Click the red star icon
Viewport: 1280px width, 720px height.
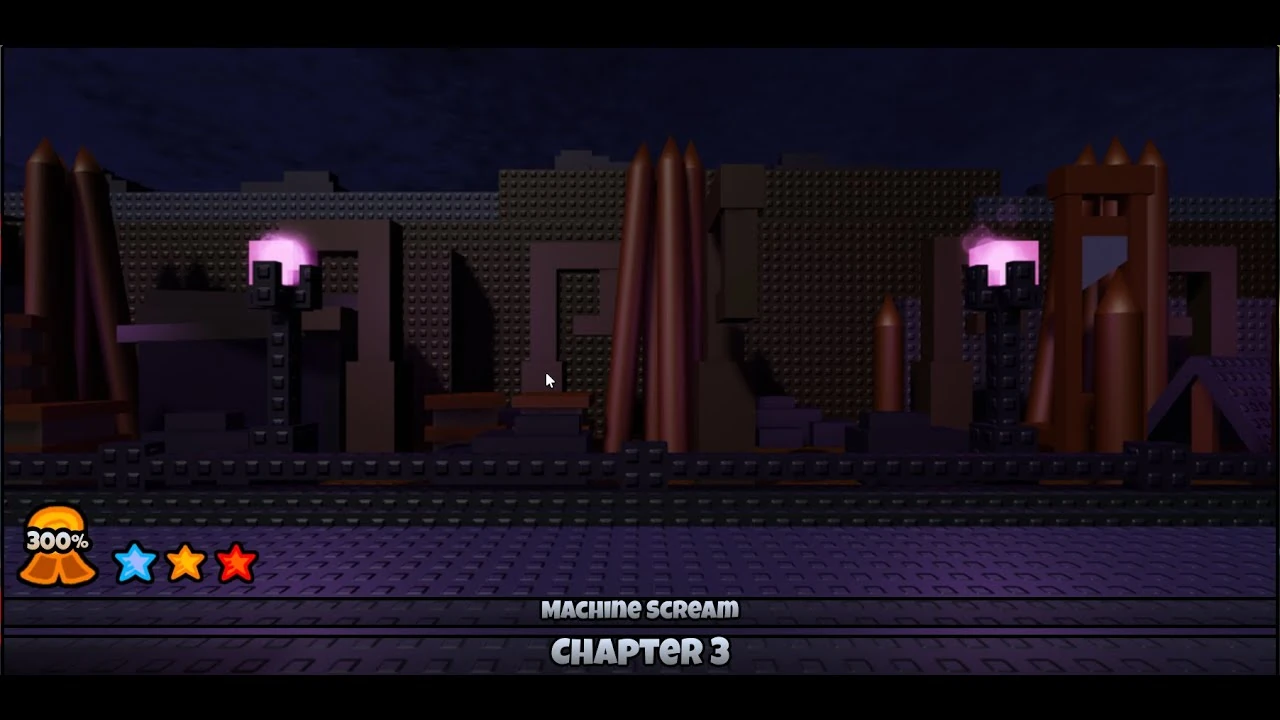237,563
